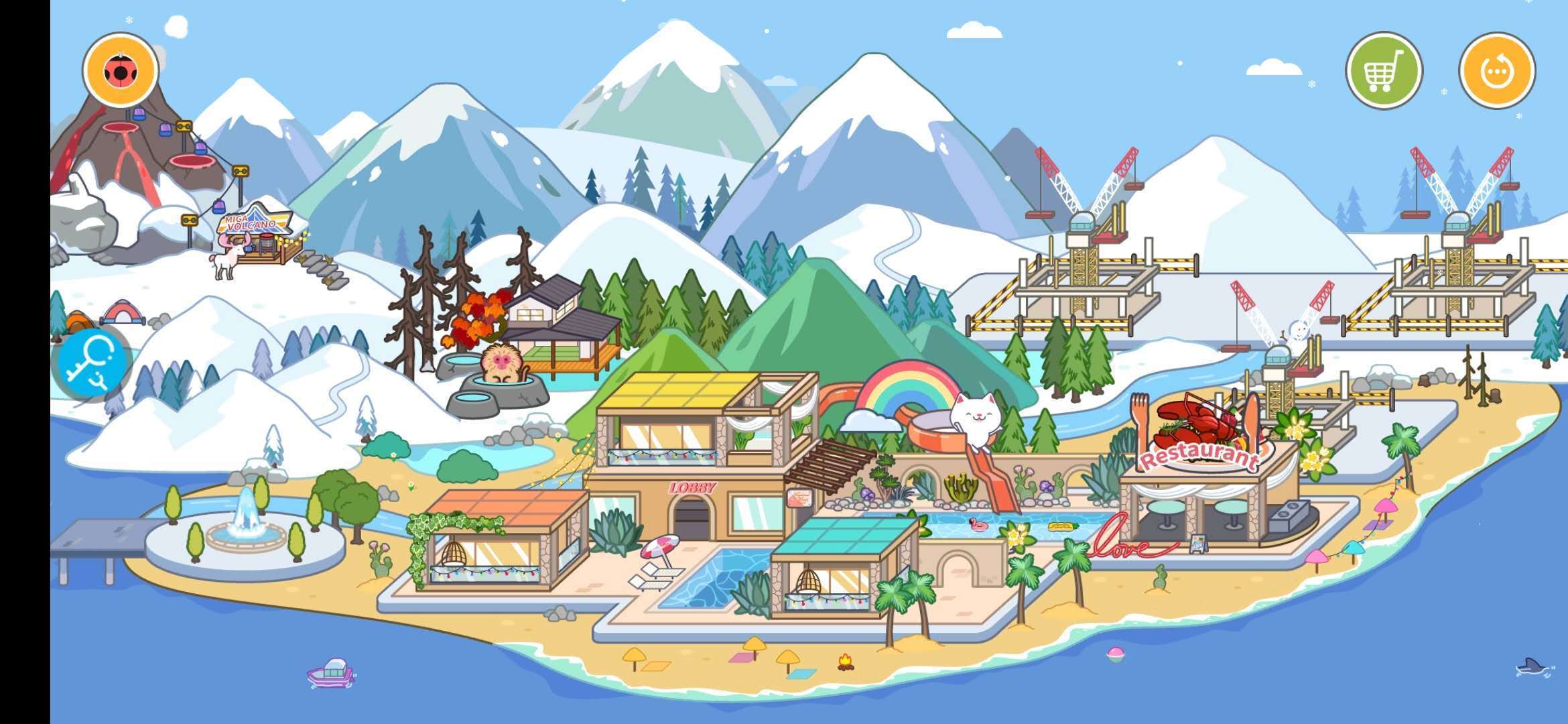Click the orange circular arrow button
Viewport: 1568px width, 724px height.
click(1497, 70)
